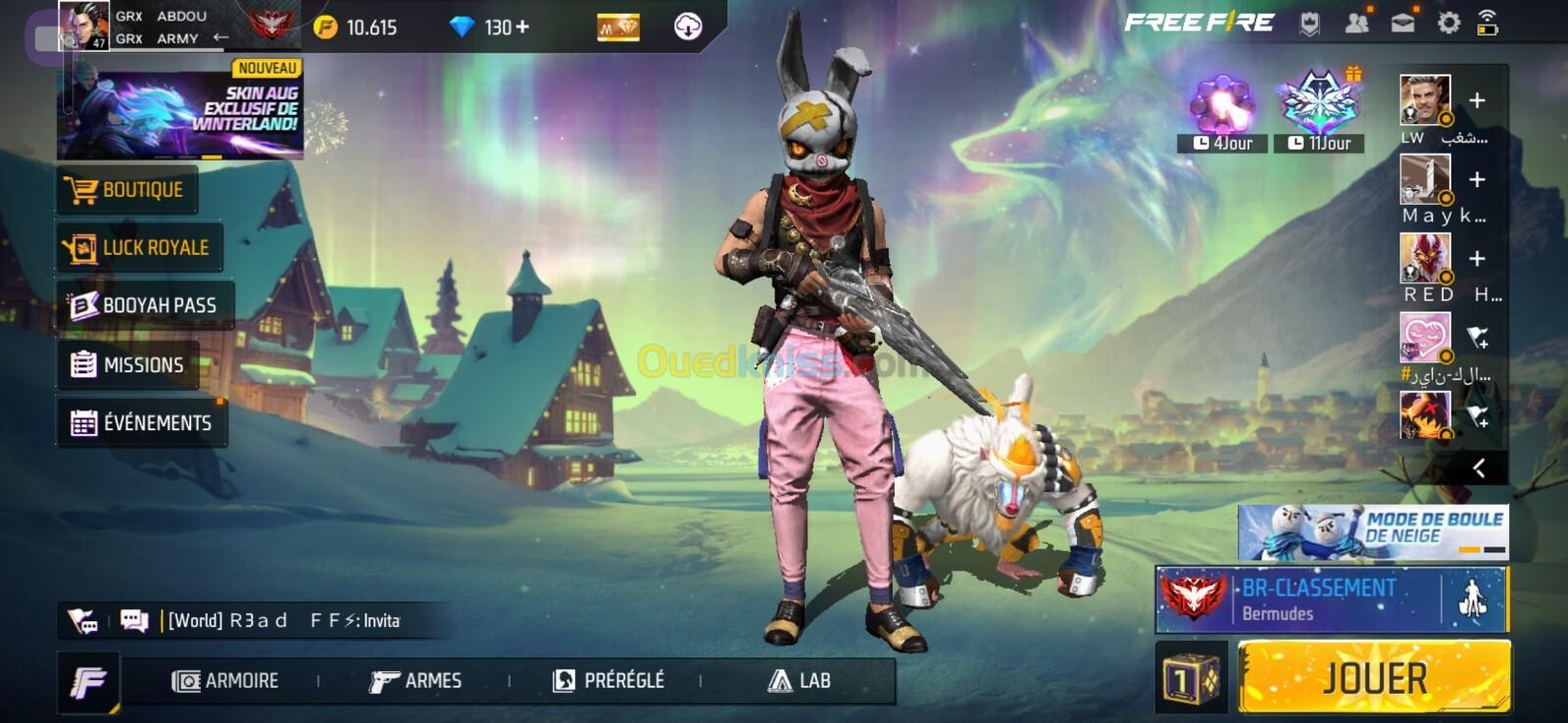
Task: Collapse the friends list with the arrow
Action: click(1479, 468)
